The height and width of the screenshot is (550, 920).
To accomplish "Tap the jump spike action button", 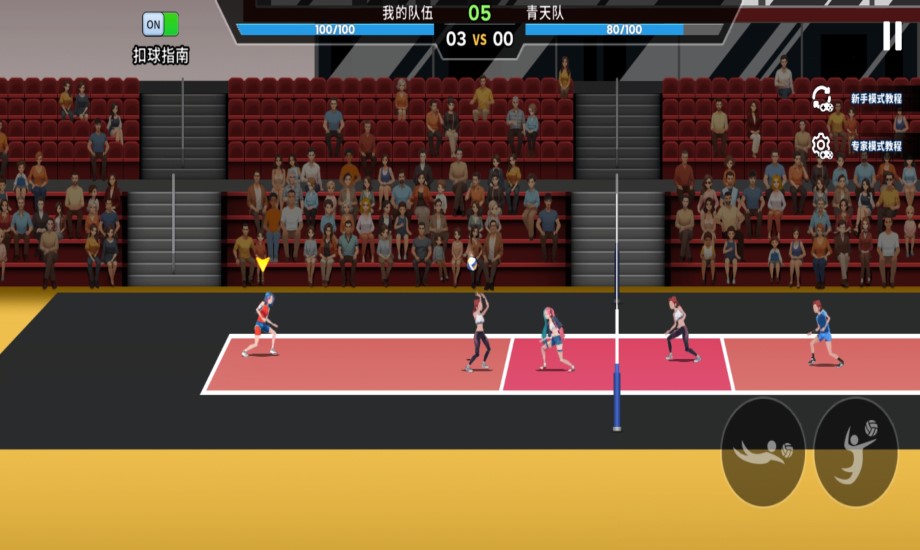I will click(855, 452).
